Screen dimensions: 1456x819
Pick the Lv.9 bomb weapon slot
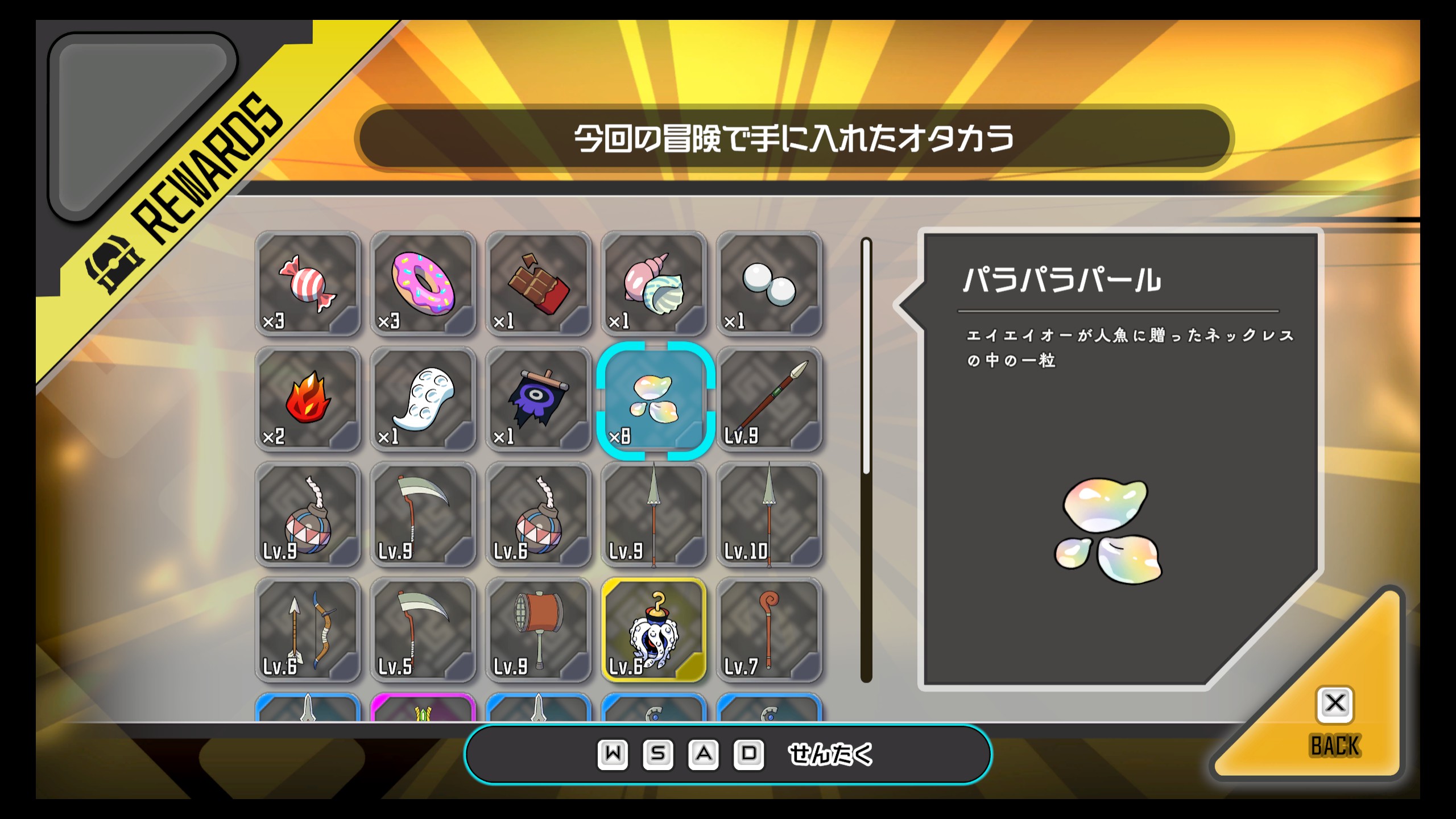(x=308, y=515)
